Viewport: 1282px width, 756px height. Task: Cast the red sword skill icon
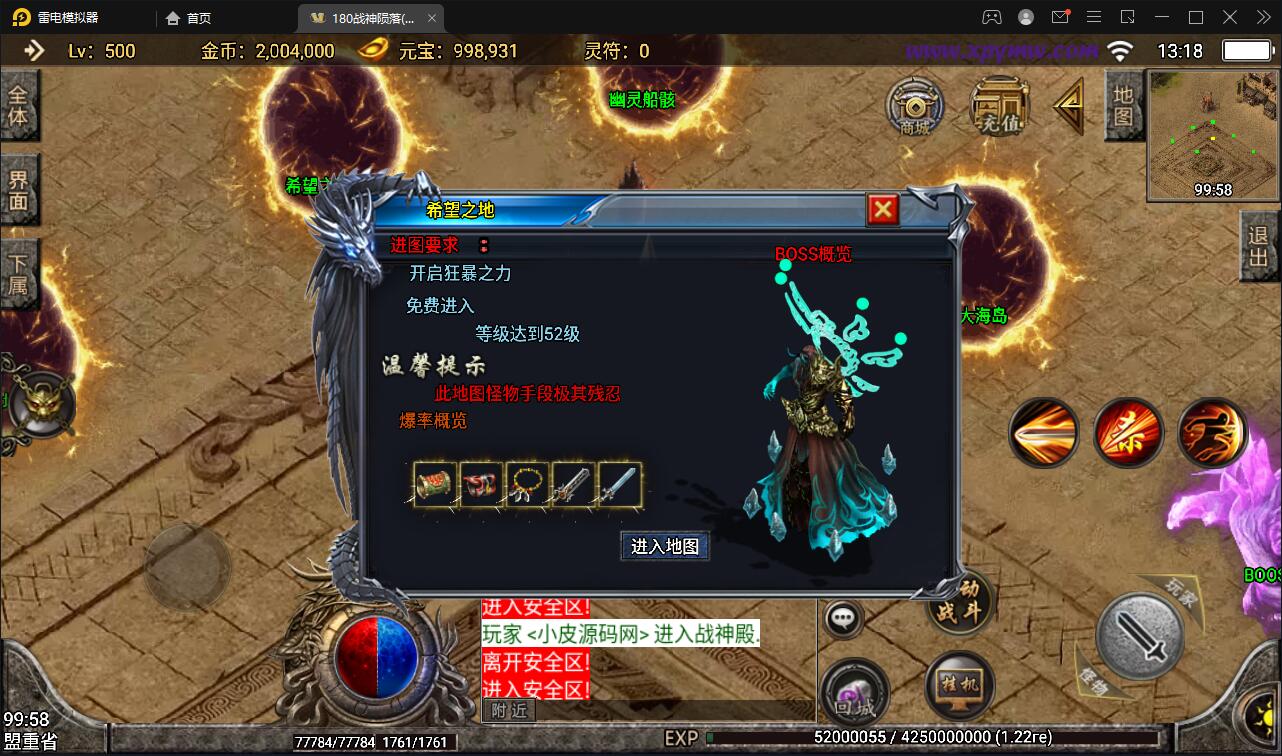pyautogui.click(x=1128, y=432)
